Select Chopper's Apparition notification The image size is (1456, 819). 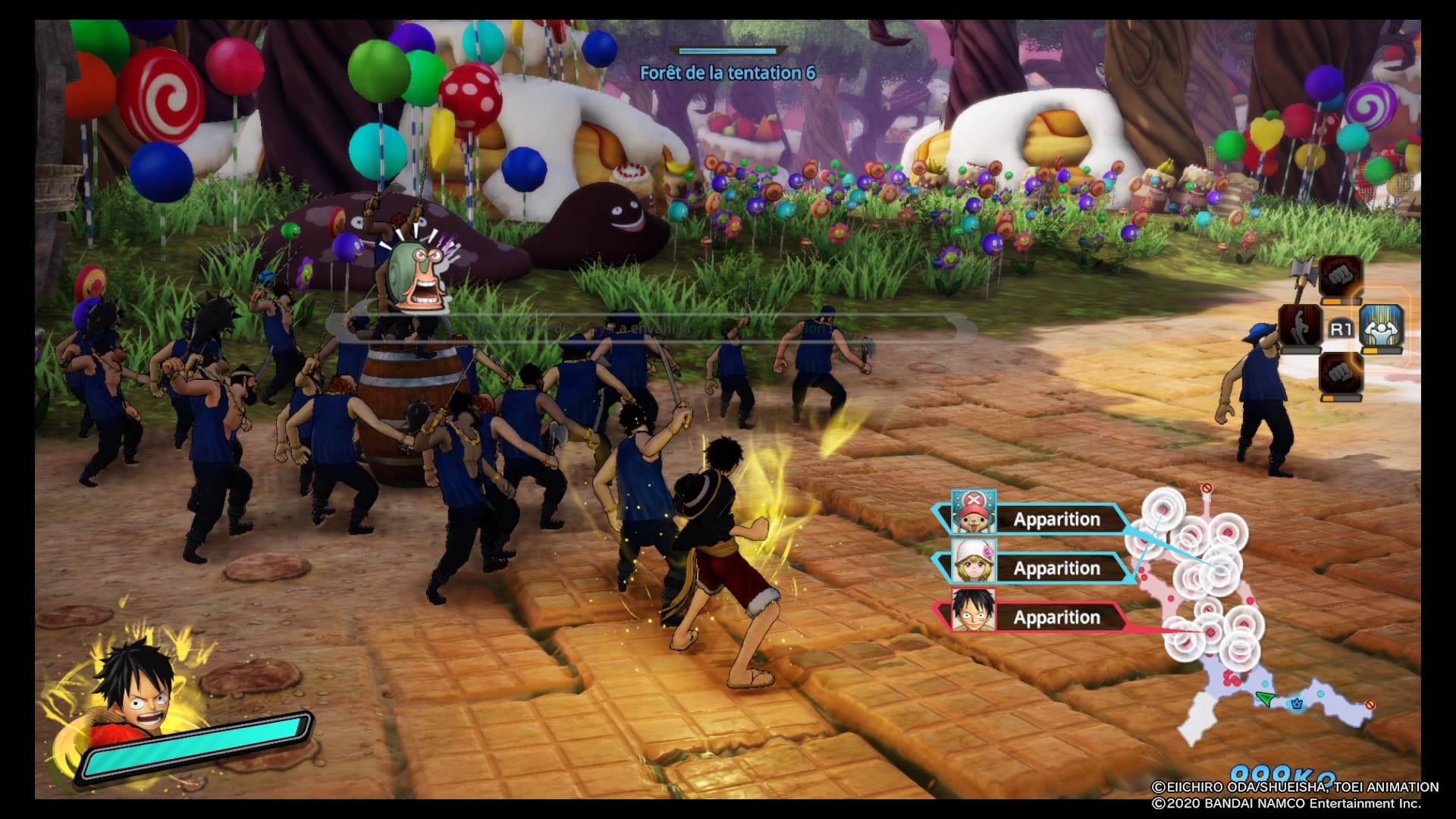pyautogui.click(x=1035, y=519)
